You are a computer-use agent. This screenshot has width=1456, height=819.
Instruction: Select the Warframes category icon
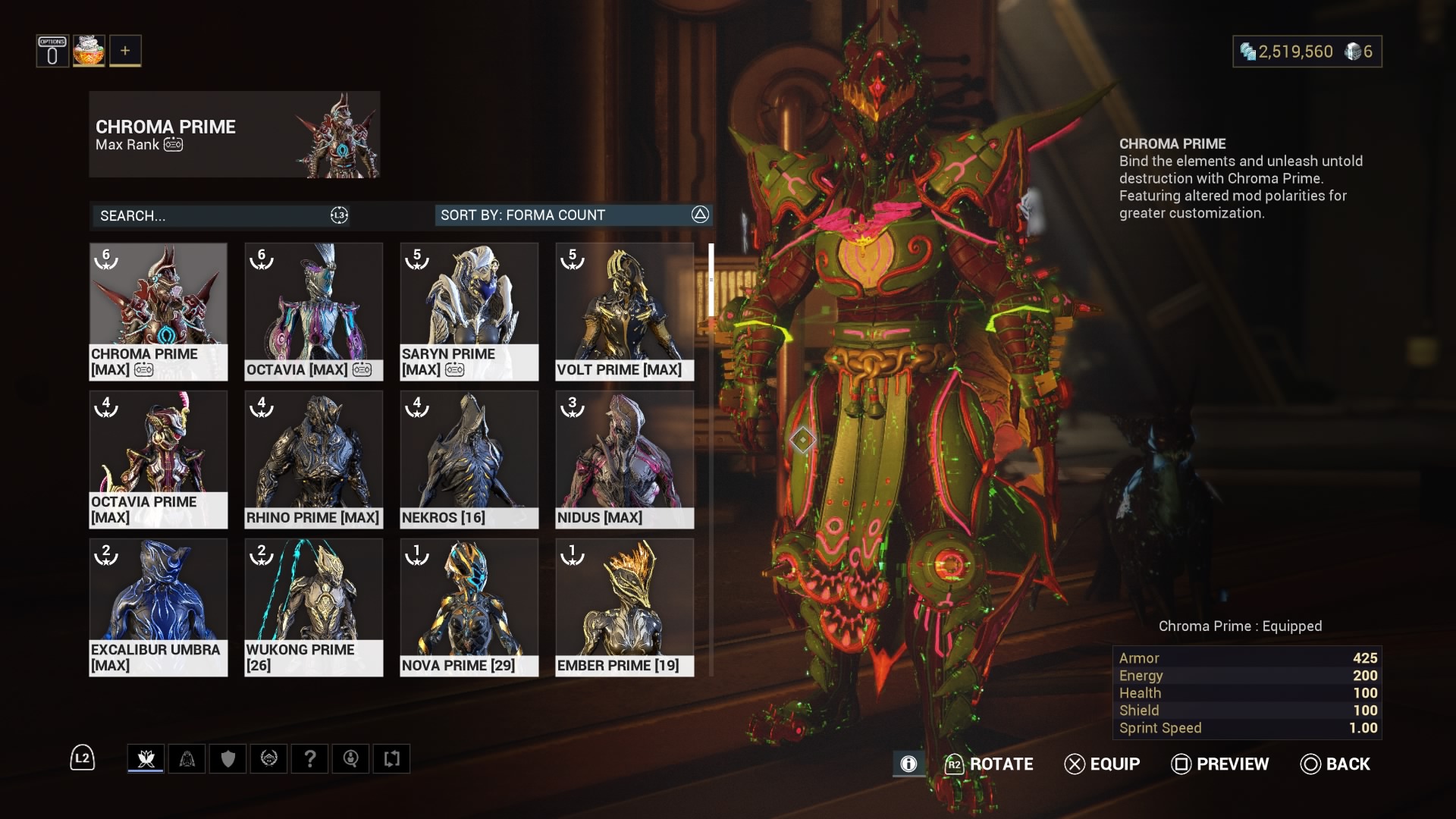tap(146, 758)
